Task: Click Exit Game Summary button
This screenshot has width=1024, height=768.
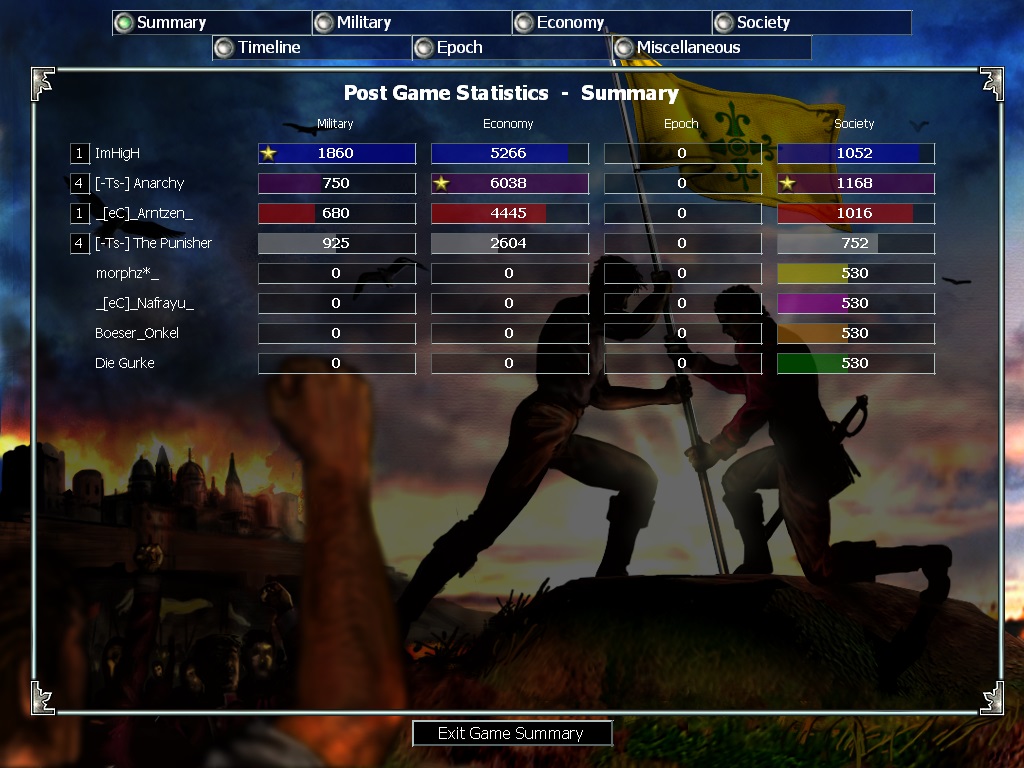Action: tap(511, 733)
